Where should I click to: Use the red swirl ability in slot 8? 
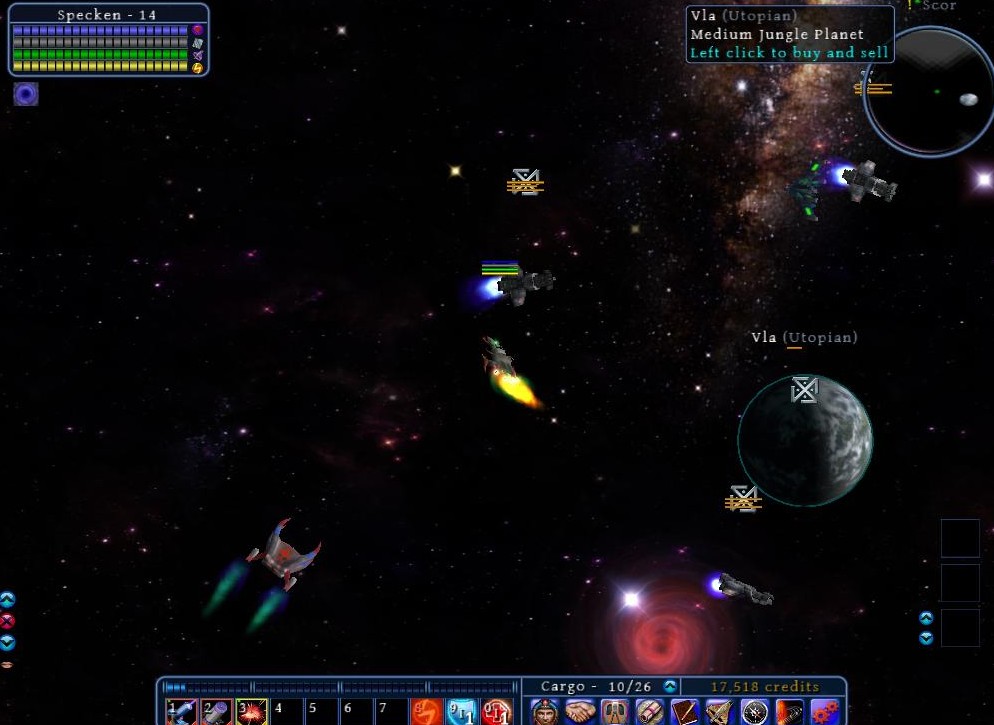426,712
